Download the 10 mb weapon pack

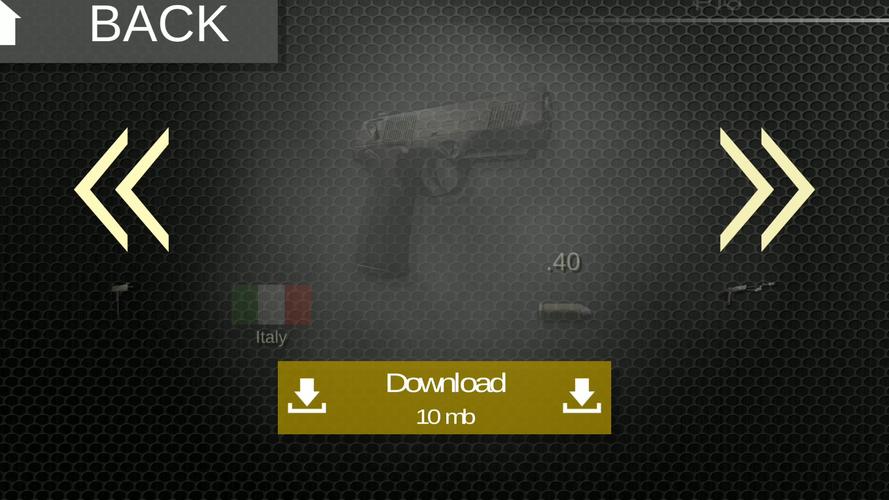(x=444, y=397)
